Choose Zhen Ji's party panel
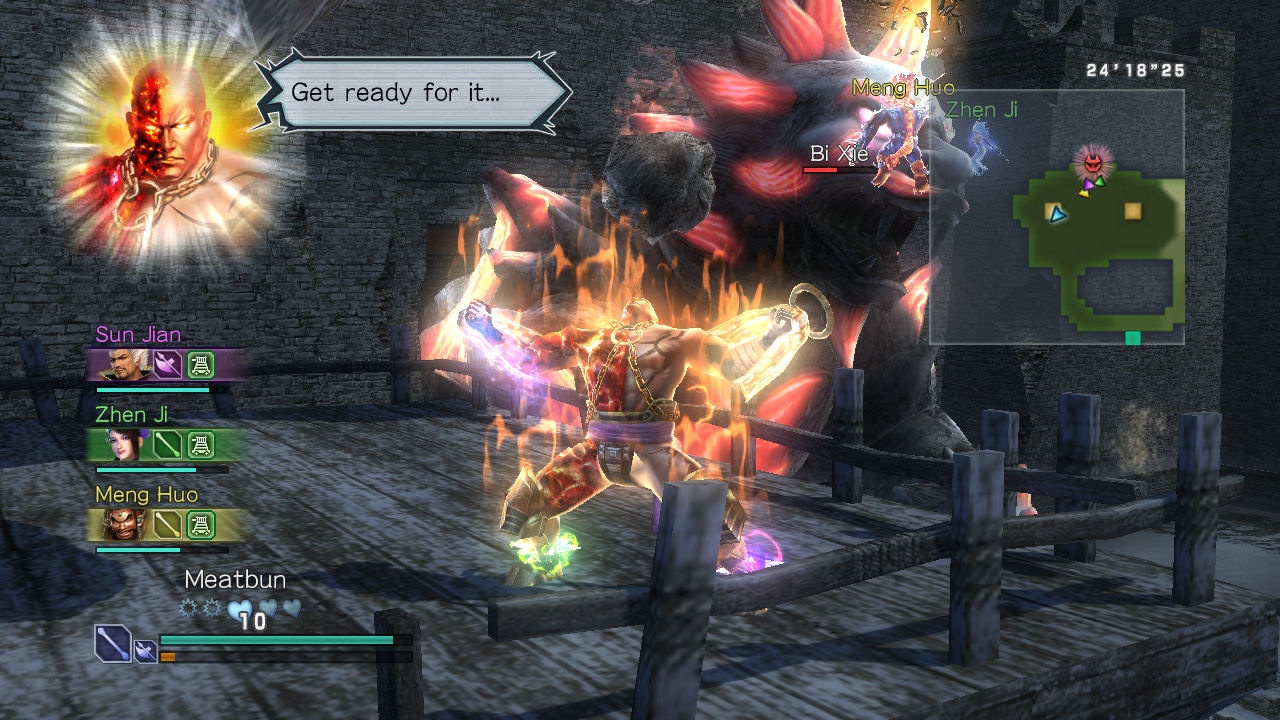1280x720 pixels. point(166,444)
